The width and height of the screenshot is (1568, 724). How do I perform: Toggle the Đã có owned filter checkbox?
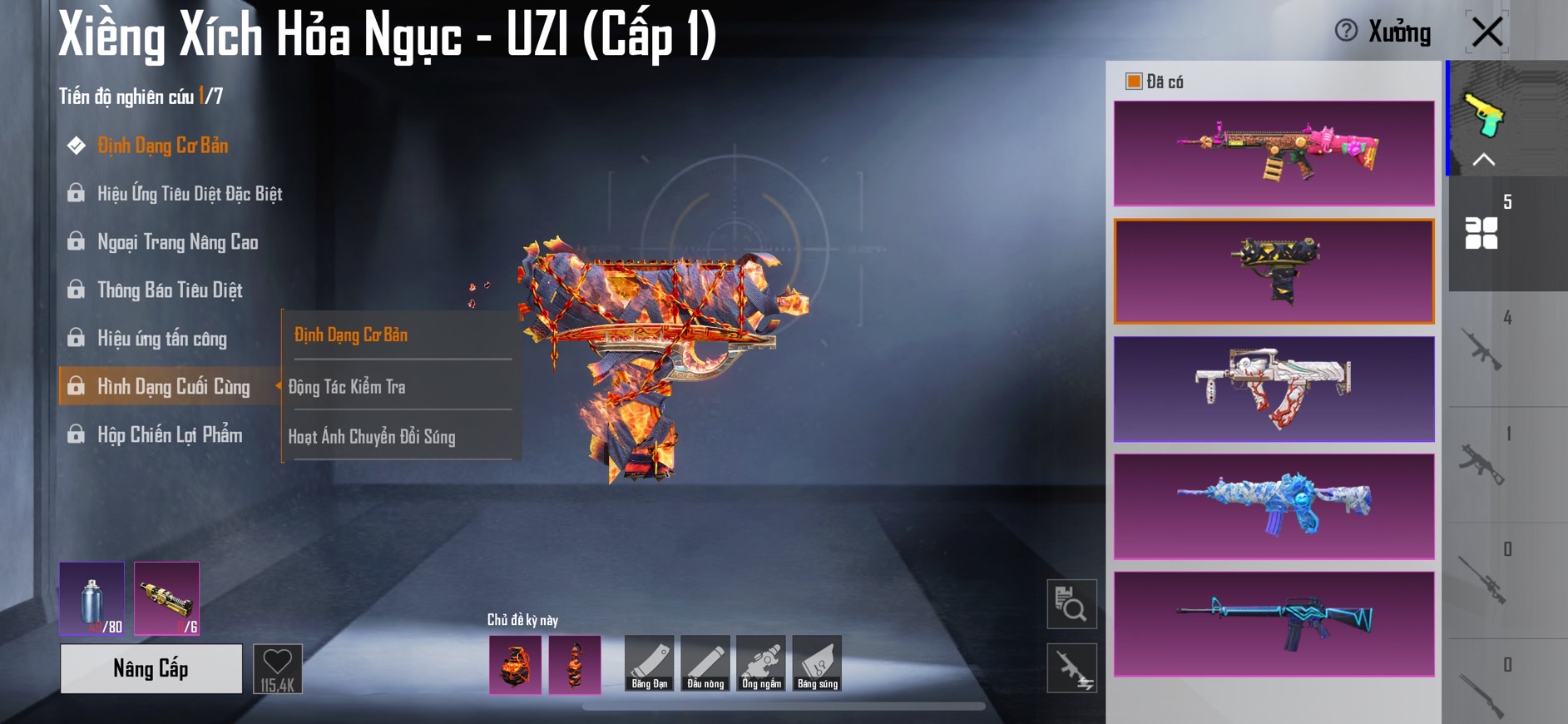1133,82
